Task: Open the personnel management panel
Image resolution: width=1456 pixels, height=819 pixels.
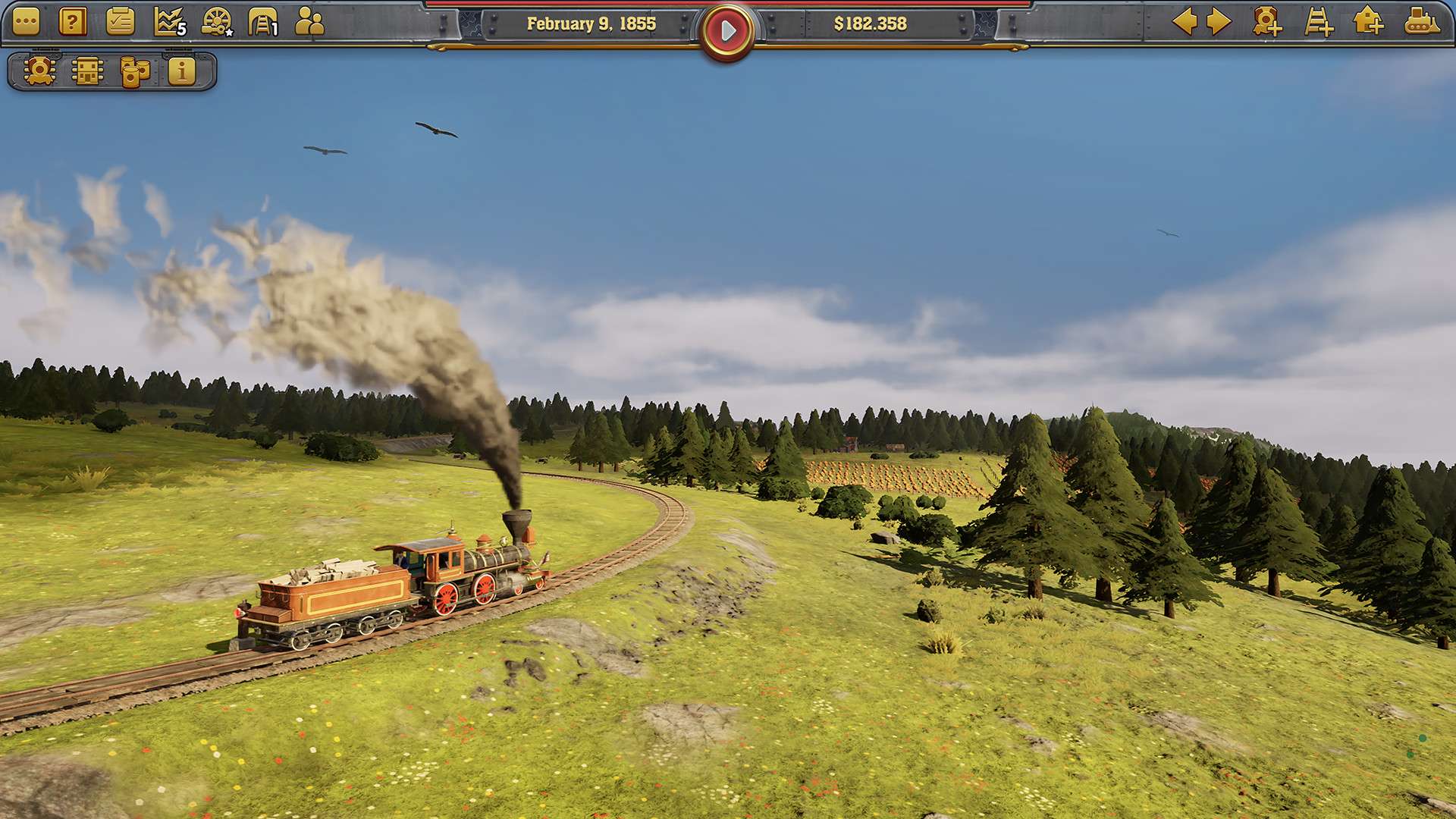Action: (309, 23)
